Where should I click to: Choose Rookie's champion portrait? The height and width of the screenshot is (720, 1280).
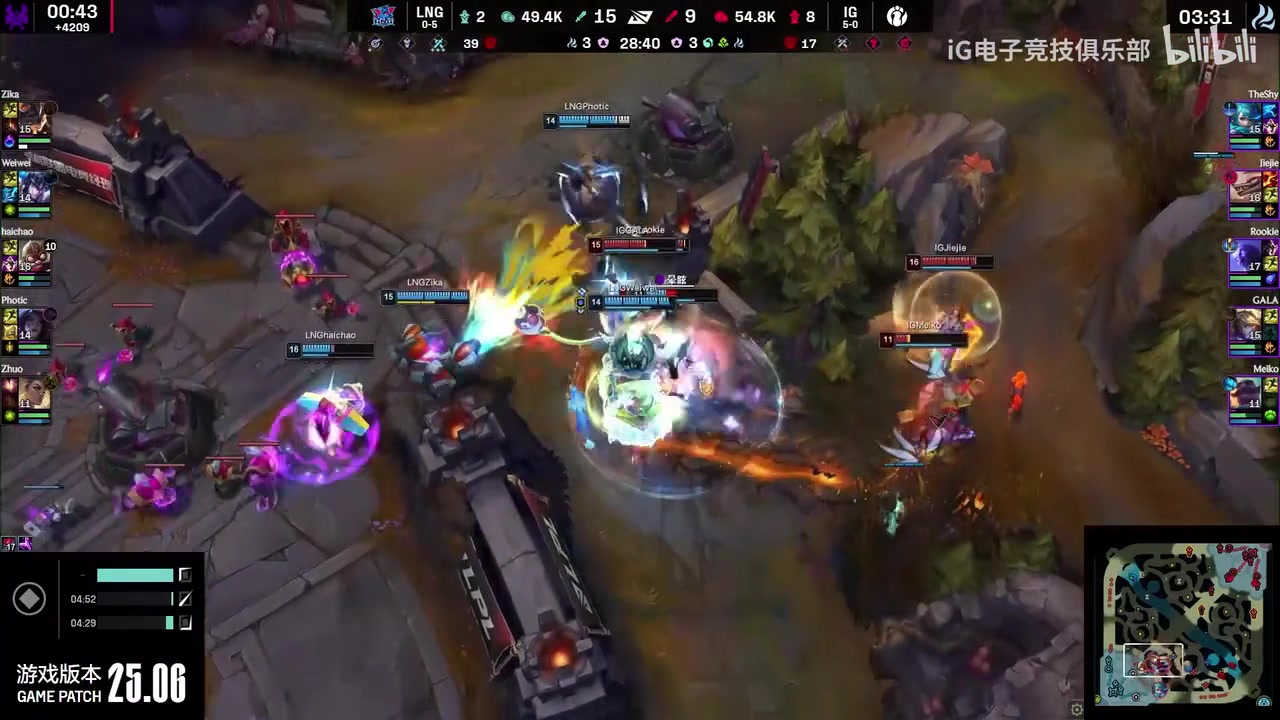1245,256
